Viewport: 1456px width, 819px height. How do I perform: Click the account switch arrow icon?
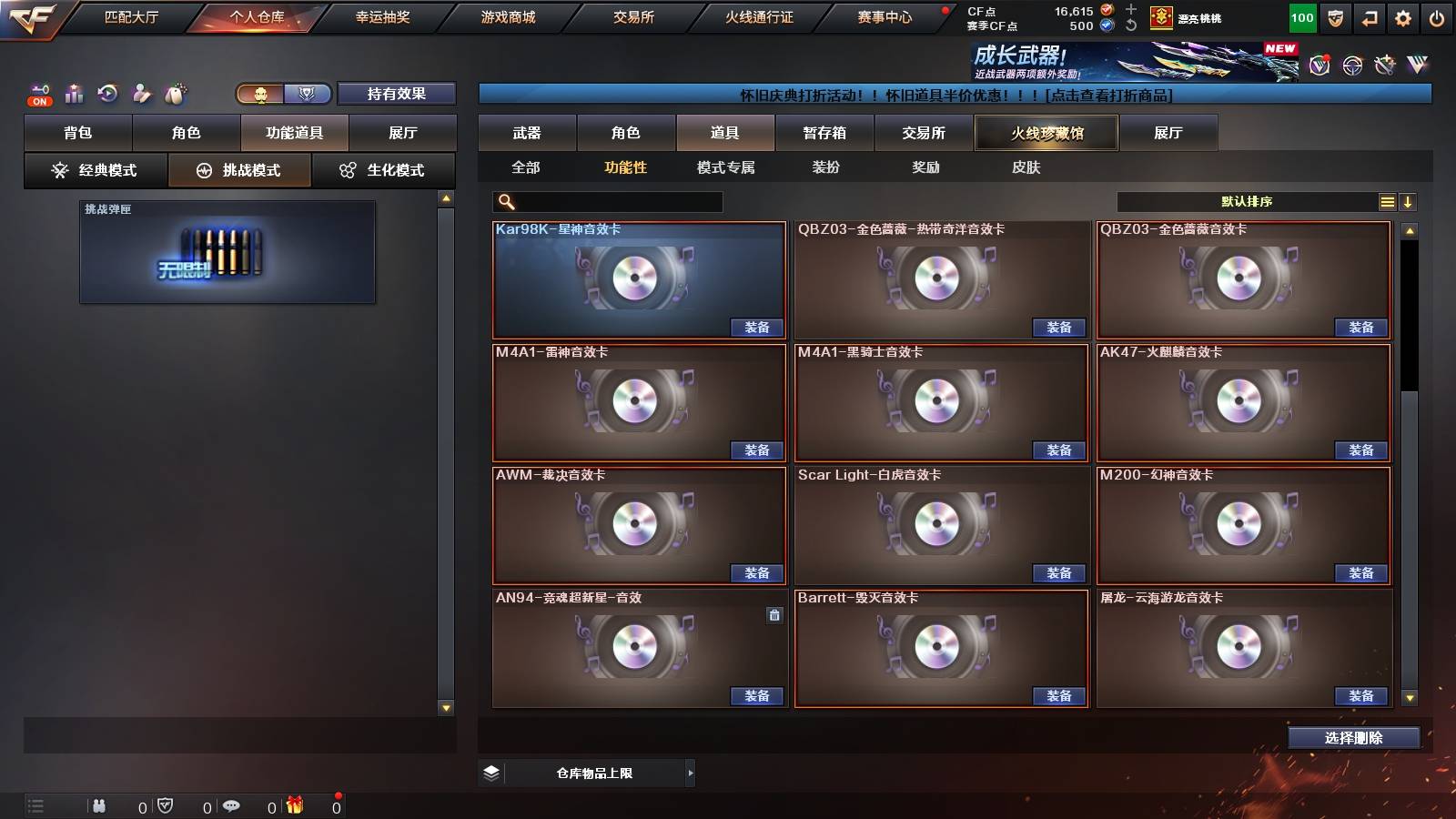[x=1369, y=17]
